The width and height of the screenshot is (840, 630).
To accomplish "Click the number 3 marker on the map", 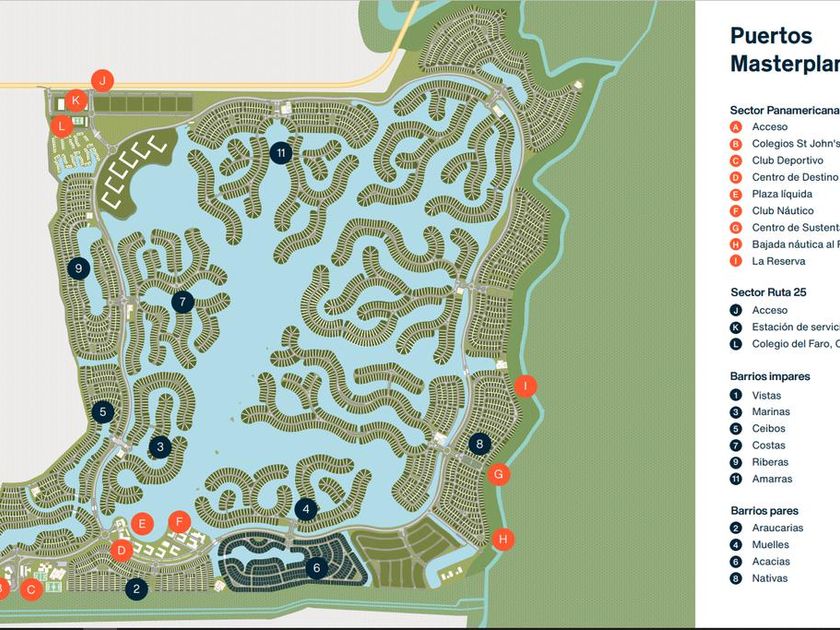I will 160,447.
